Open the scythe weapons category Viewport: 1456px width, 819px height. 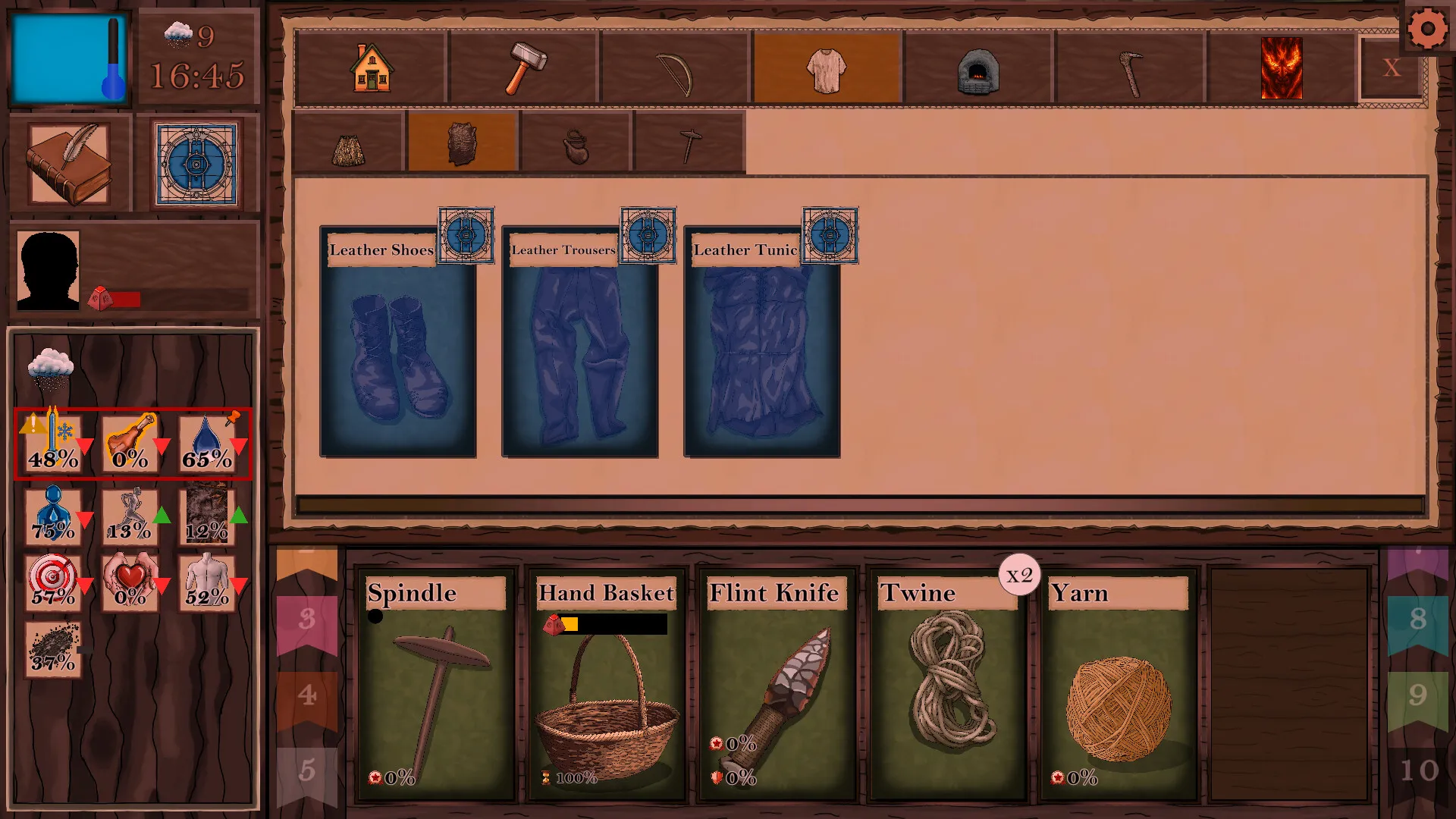click(x=675, y=67)
